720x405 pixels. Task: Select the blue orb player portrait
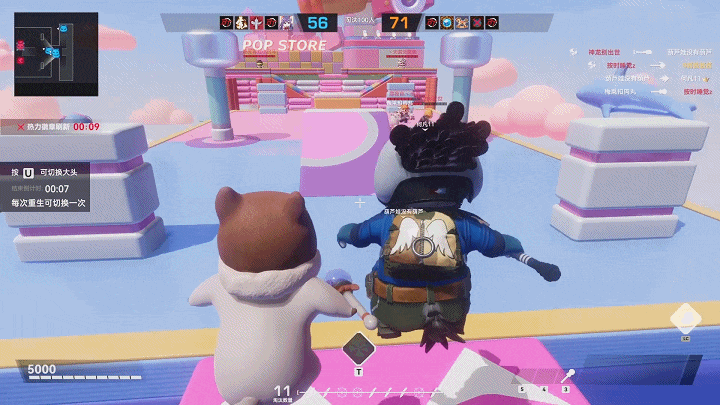coord(449,22)
